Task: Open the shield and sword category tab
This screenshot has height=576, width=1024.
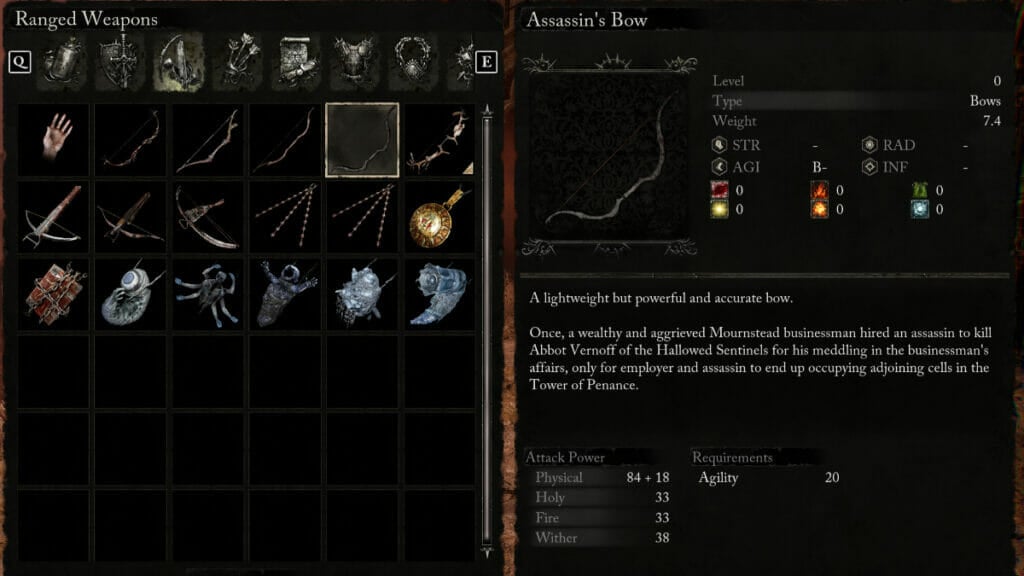Action: (117, 61)
